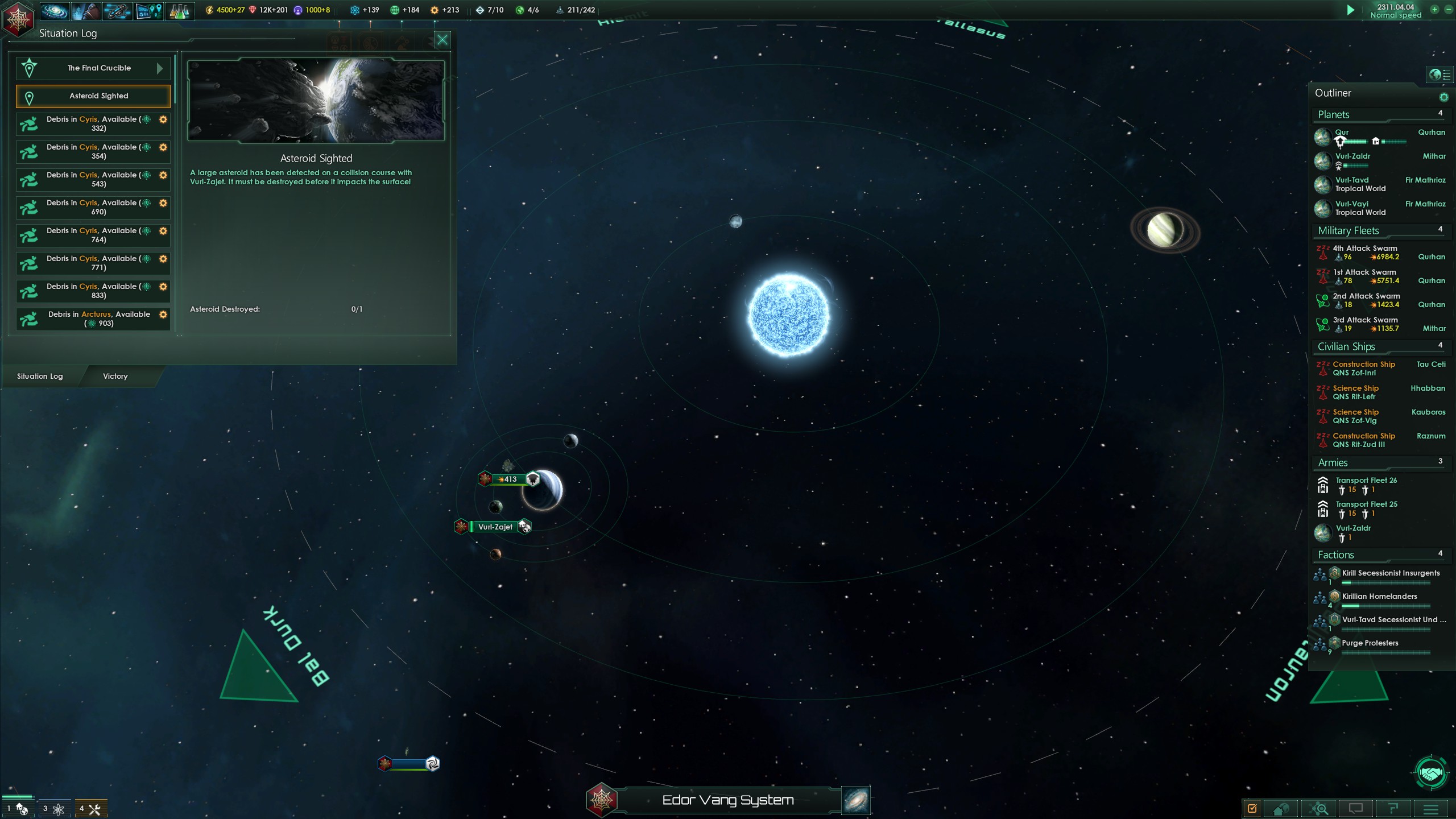Close the Situation Log window
1456x819 pixels.
pyautogui.click(x=442, y=40)
